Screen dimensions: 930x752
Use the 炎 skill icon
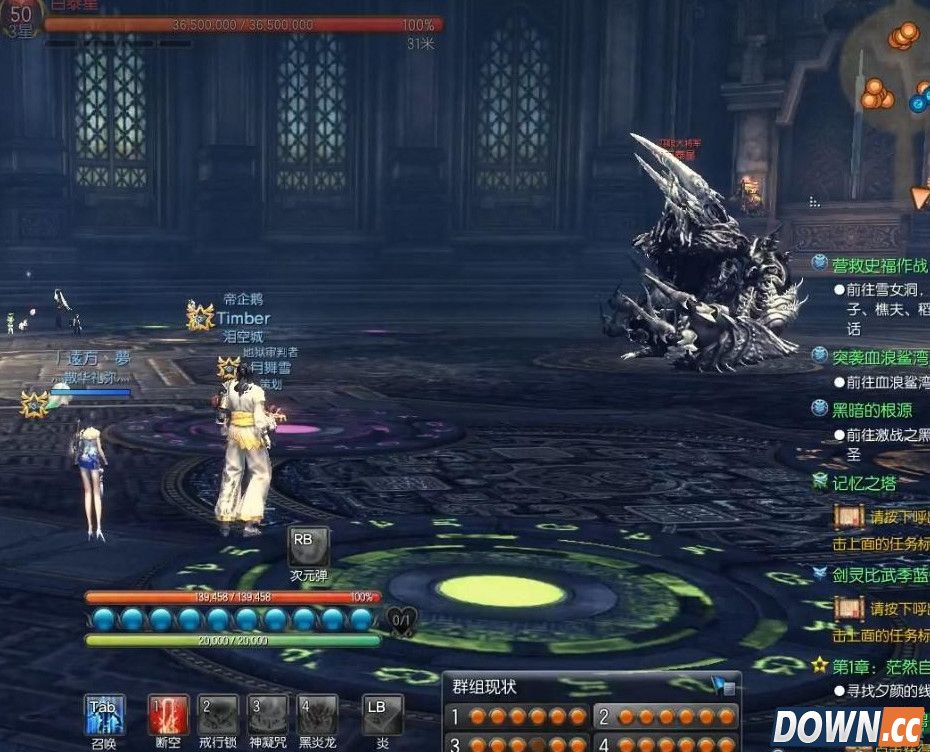click(x=382, y=714)
